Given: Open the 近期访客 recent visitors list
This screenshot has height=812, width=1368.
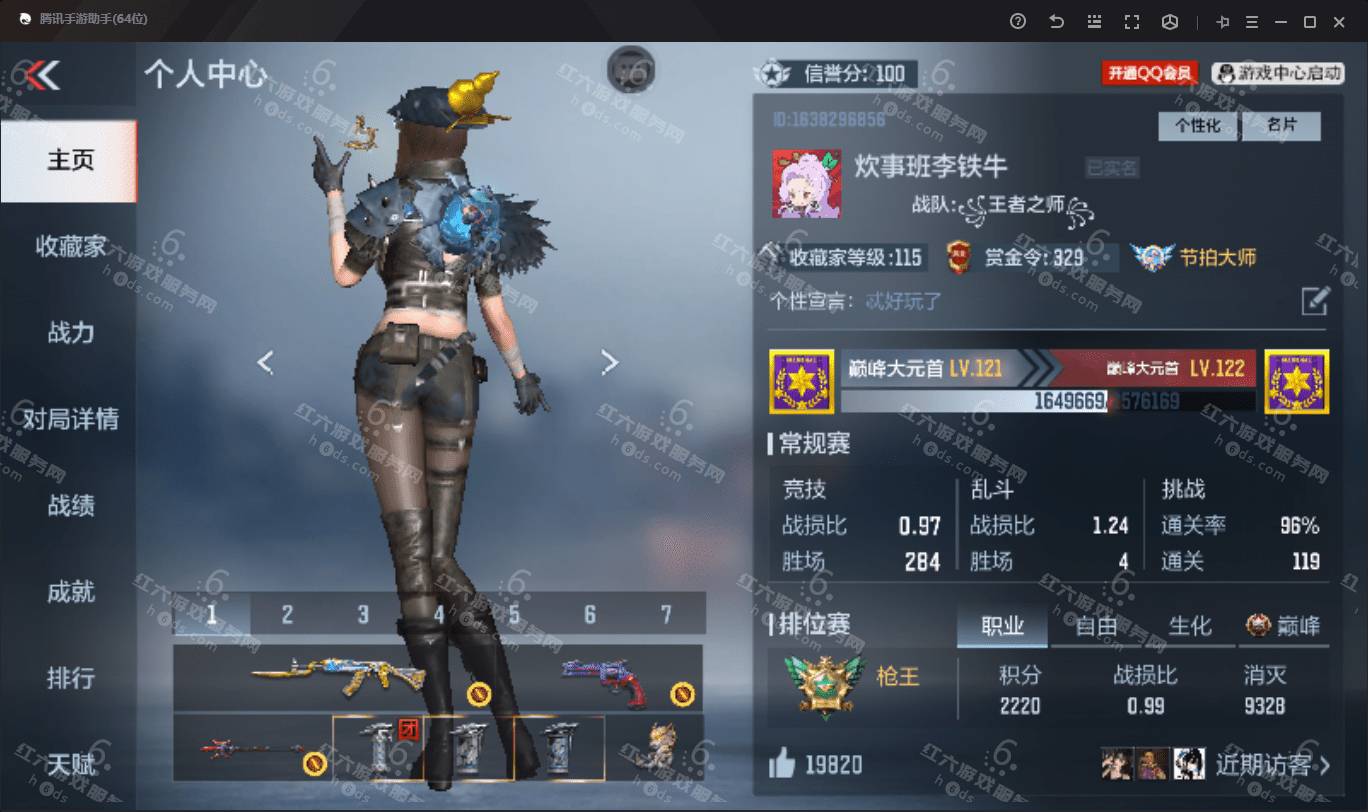Looking at the screenshot, I should [1272, 766].
